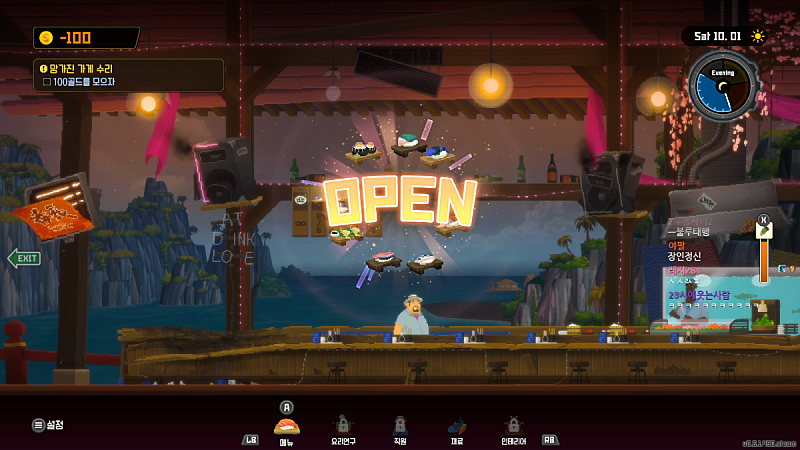Image resolution: width=800 pixels, height=450 pixels.
Task: Open the 설정 settings menu
Action: (x=47, y=425)
